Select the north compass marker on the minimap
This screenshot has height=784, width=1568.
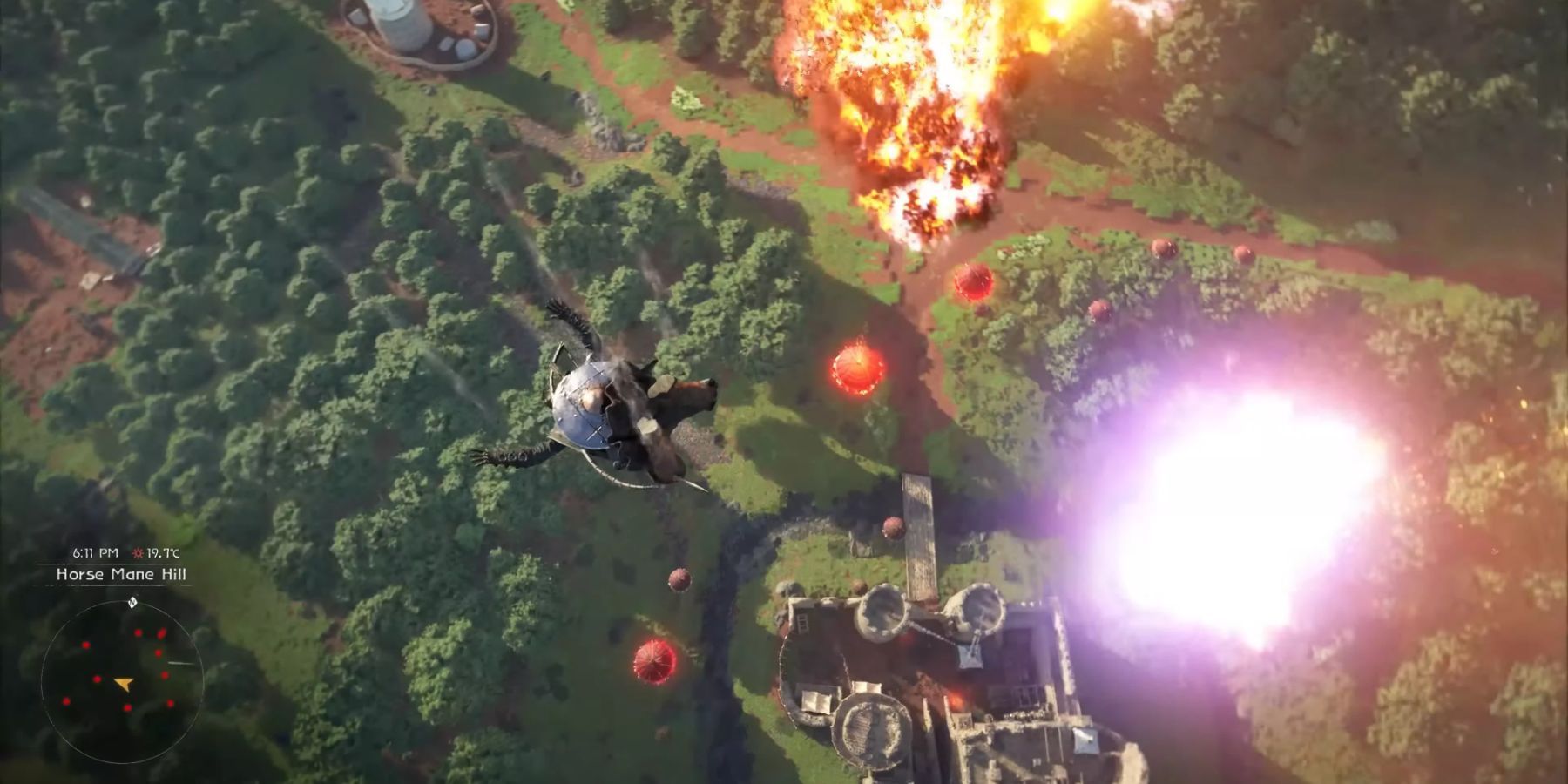pos(132,602)
